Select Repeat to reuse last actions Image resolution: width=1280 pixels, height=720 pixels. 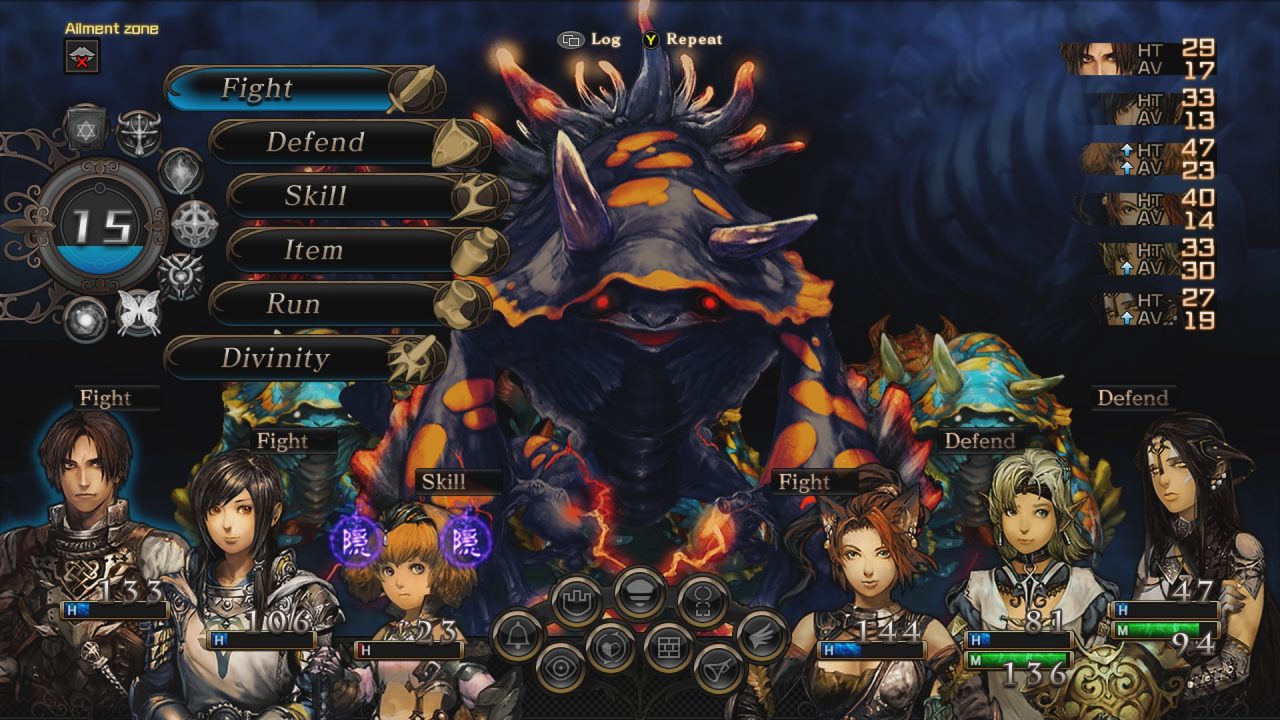point(692,41)
